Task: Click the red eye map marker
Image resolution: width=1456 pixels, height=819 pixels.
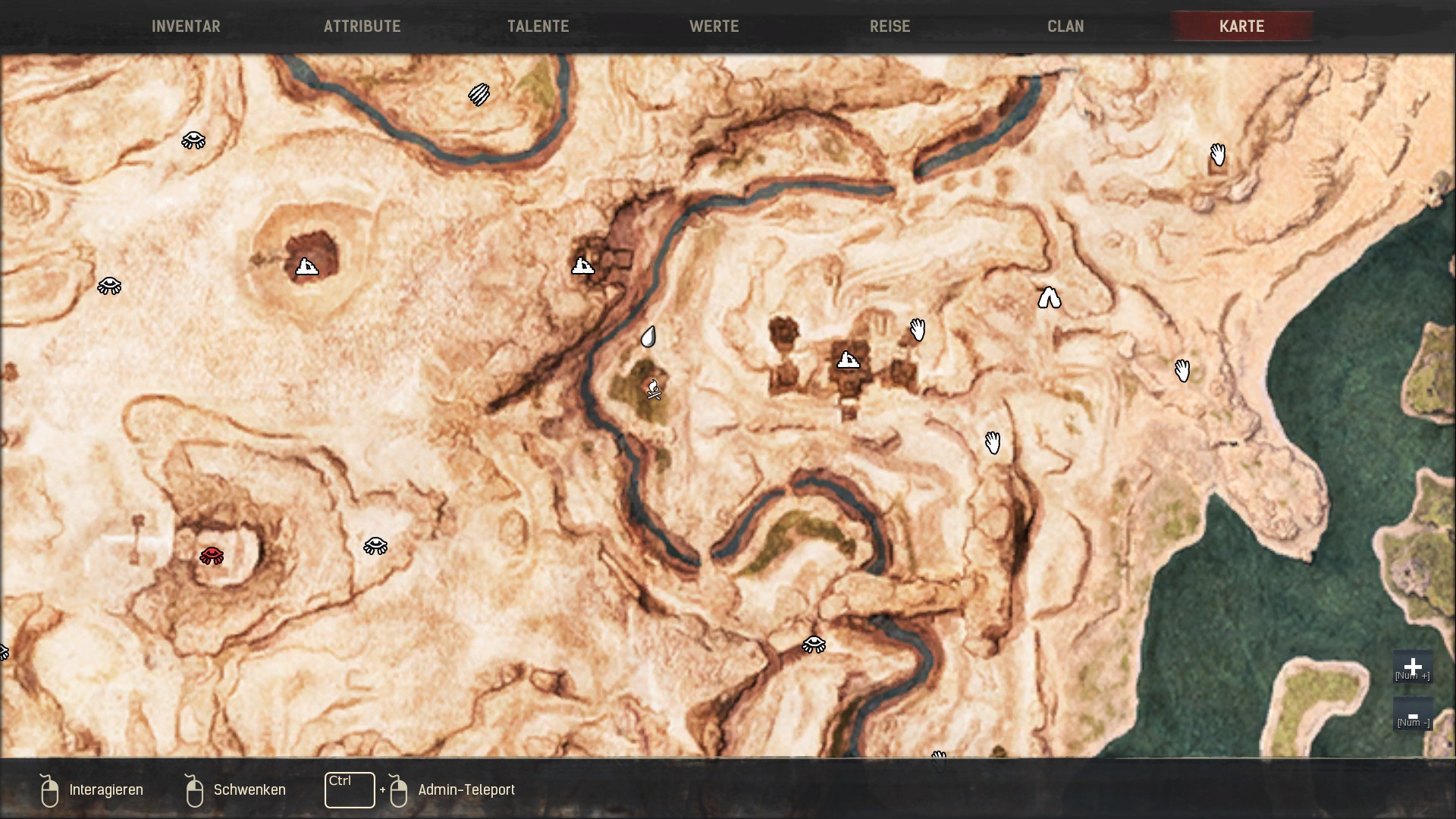Action: point(212,556)
